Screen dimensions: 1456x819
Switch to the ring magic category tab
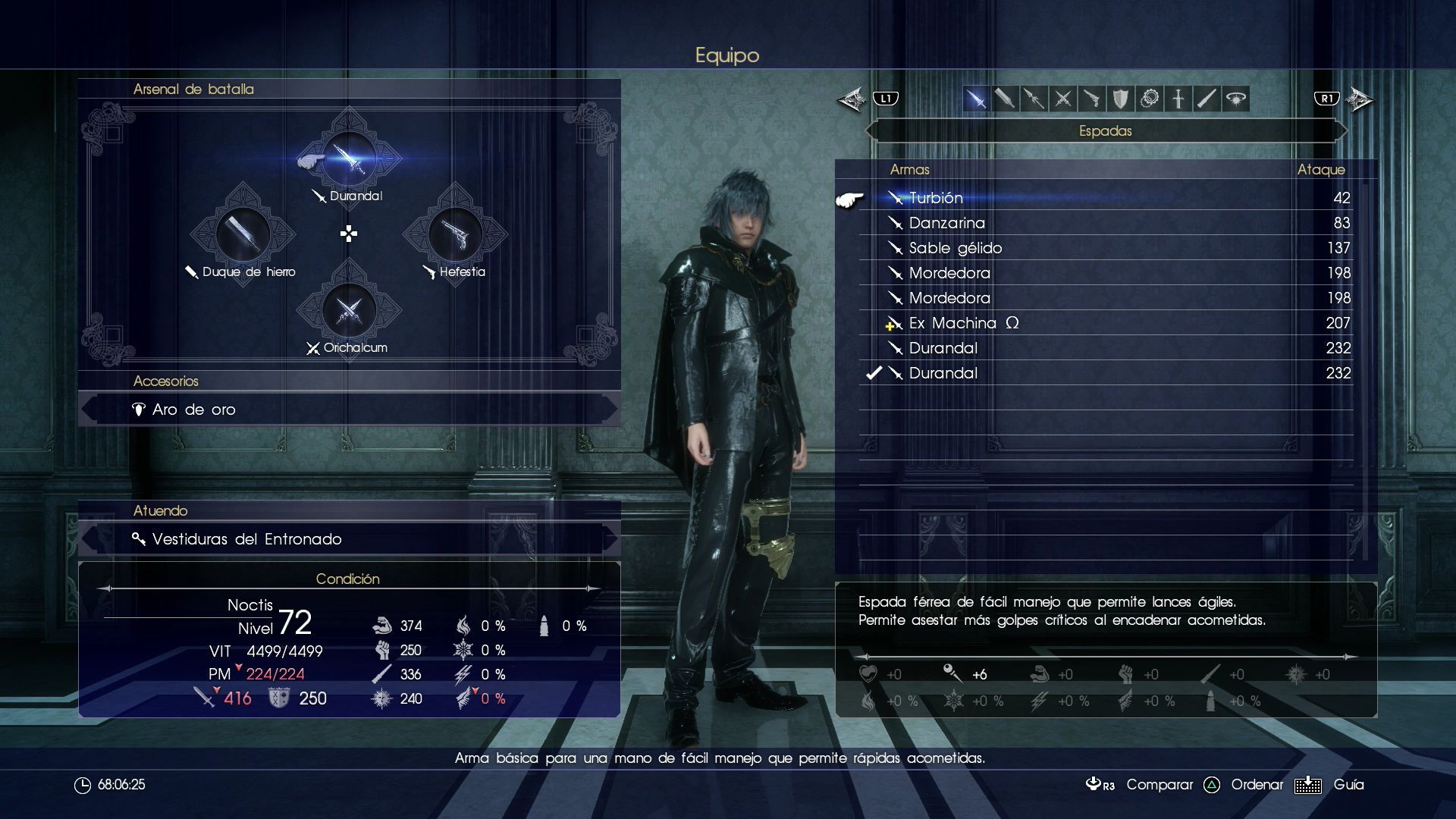[1236, 99]
